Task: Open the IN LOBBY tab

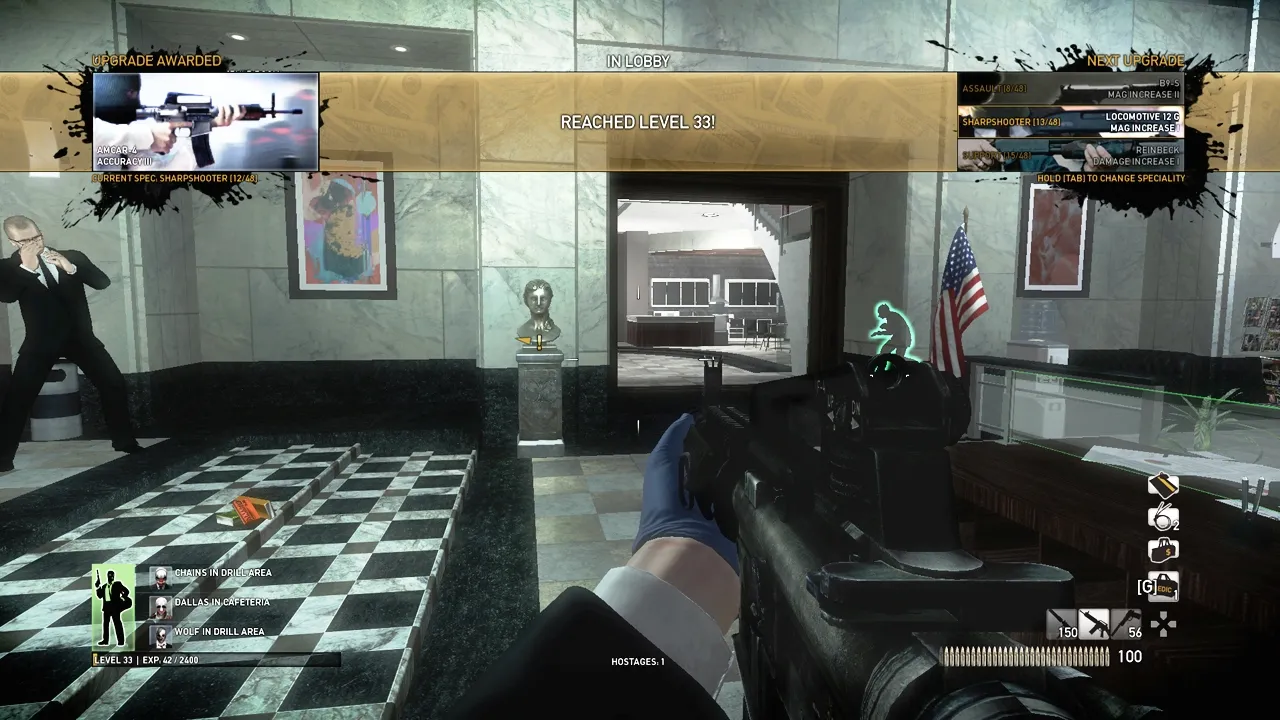Action: tap(640, 61)
